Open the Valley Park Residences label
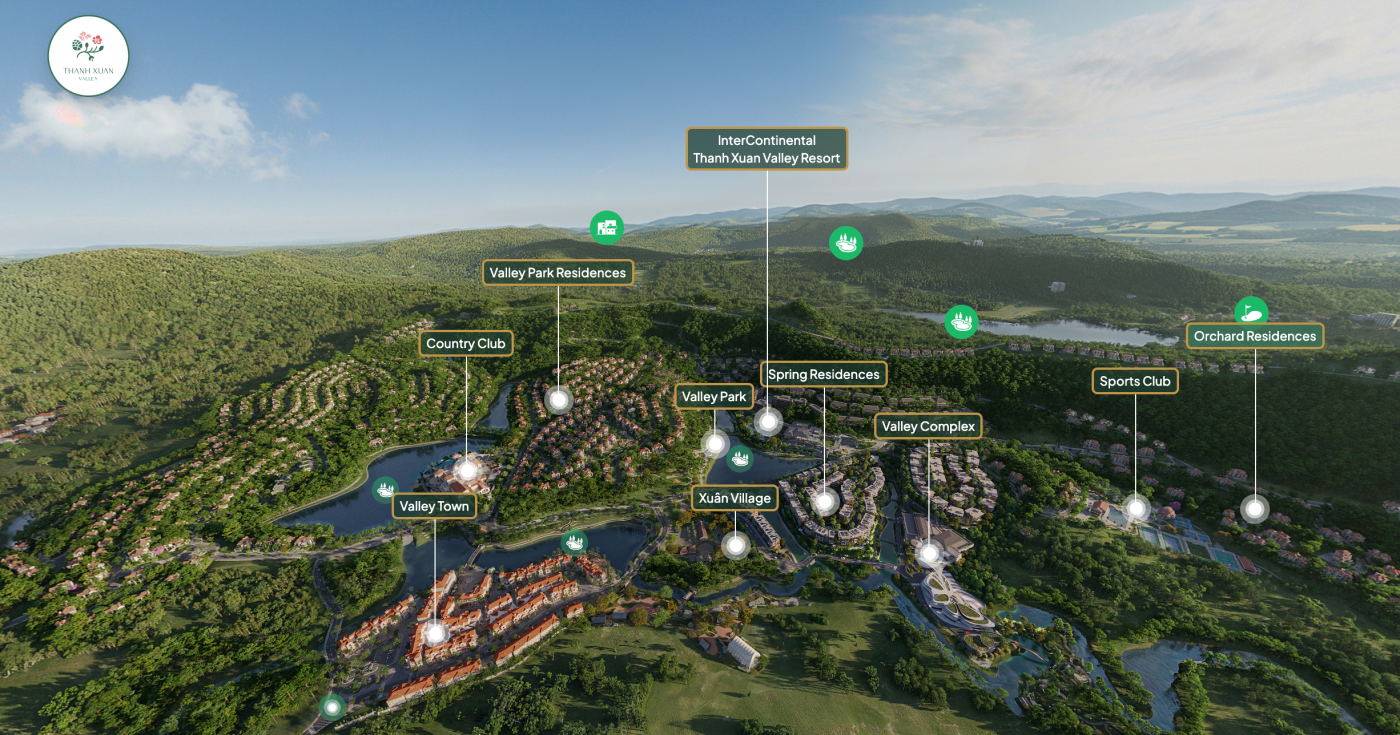The height and width of the screenshot is (735, 1400). (558, 273)
